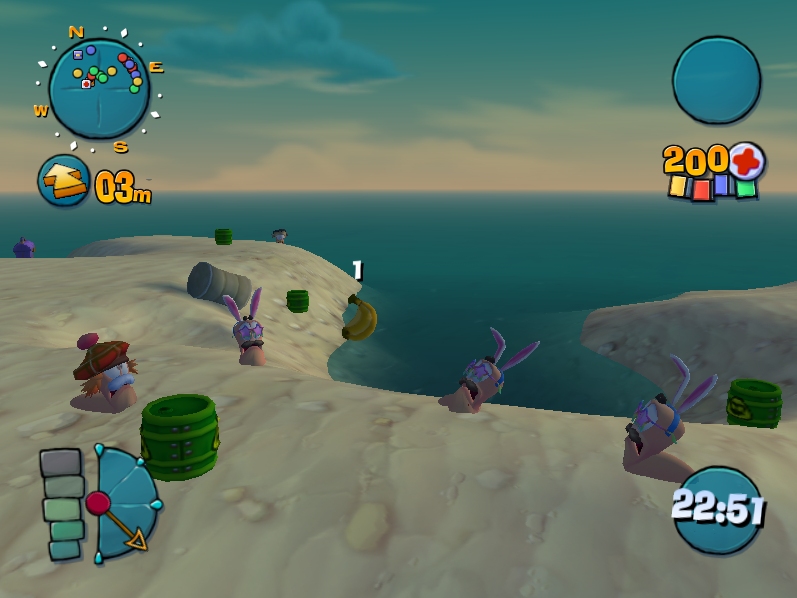Viewport: 797px width, 598px height.
Task: Select the orange arrows distance icon
Action: tap(64, 181)
